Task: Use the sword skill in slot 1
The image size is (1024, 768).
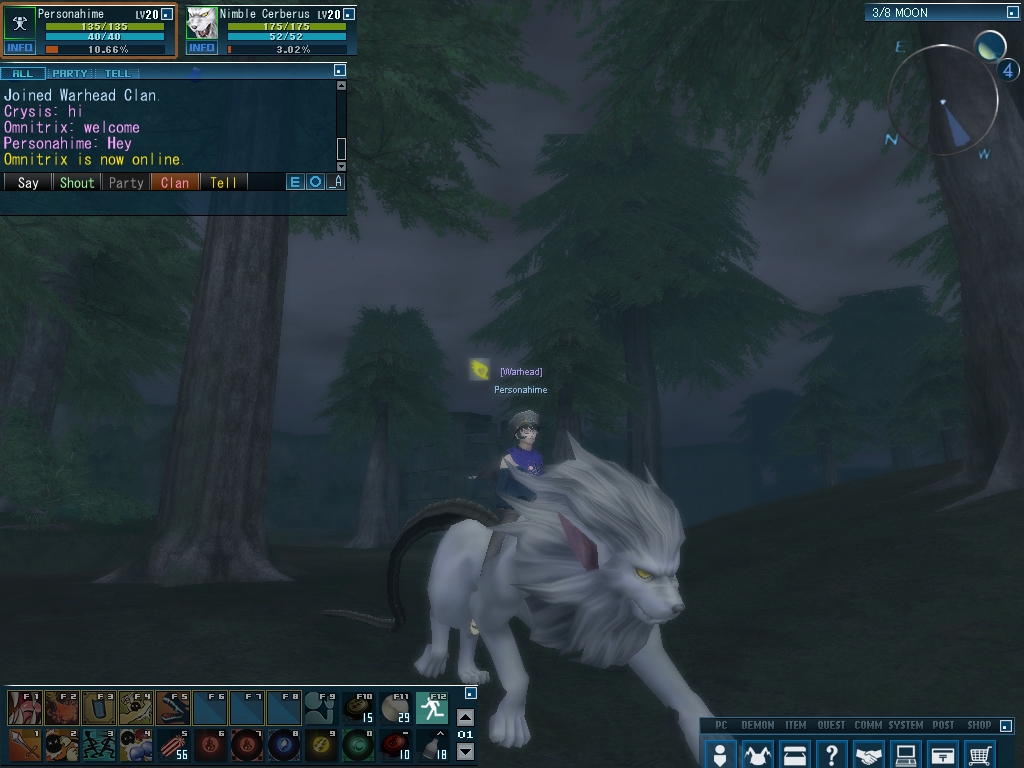Action: (x=24, y=745)
